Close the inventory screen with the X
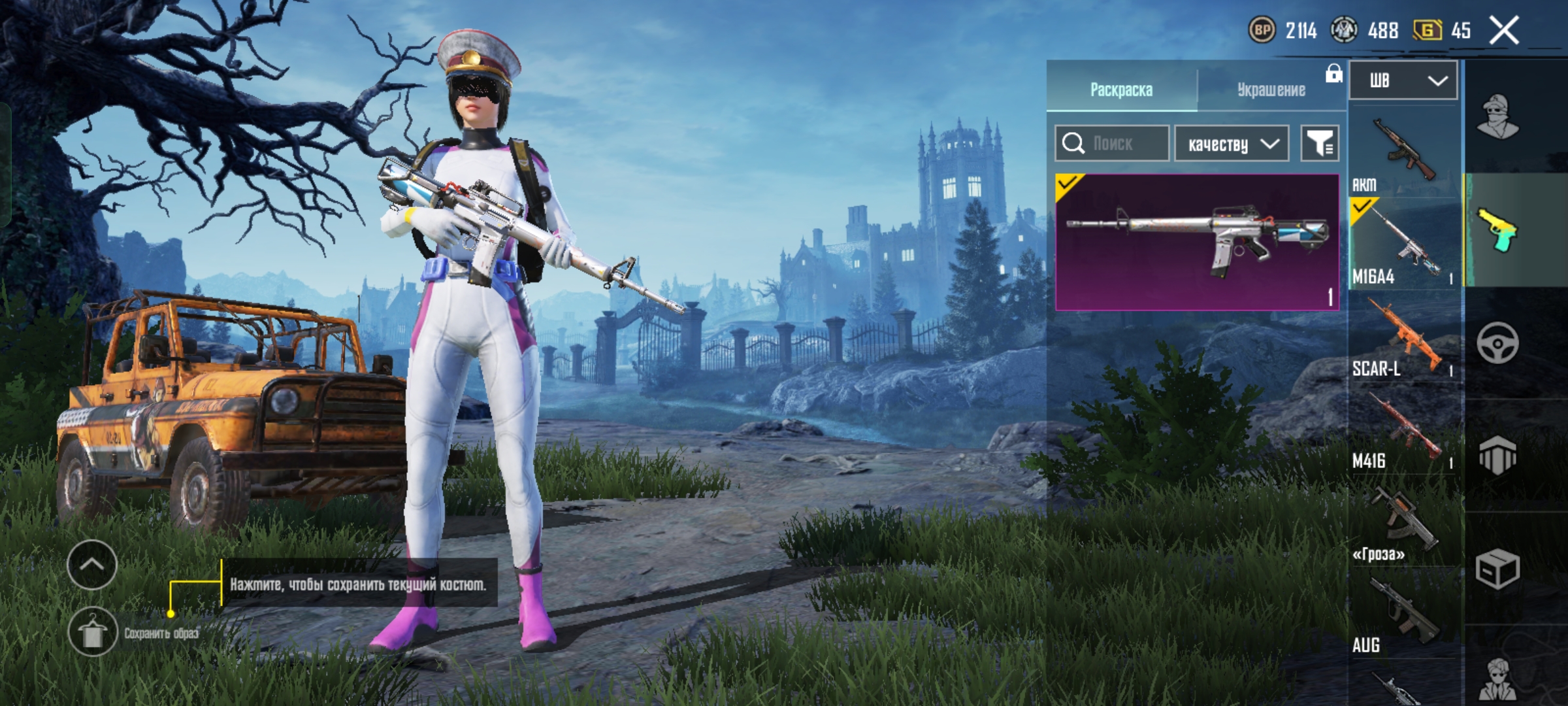1568x706 pixels. tap(1503, 30)
